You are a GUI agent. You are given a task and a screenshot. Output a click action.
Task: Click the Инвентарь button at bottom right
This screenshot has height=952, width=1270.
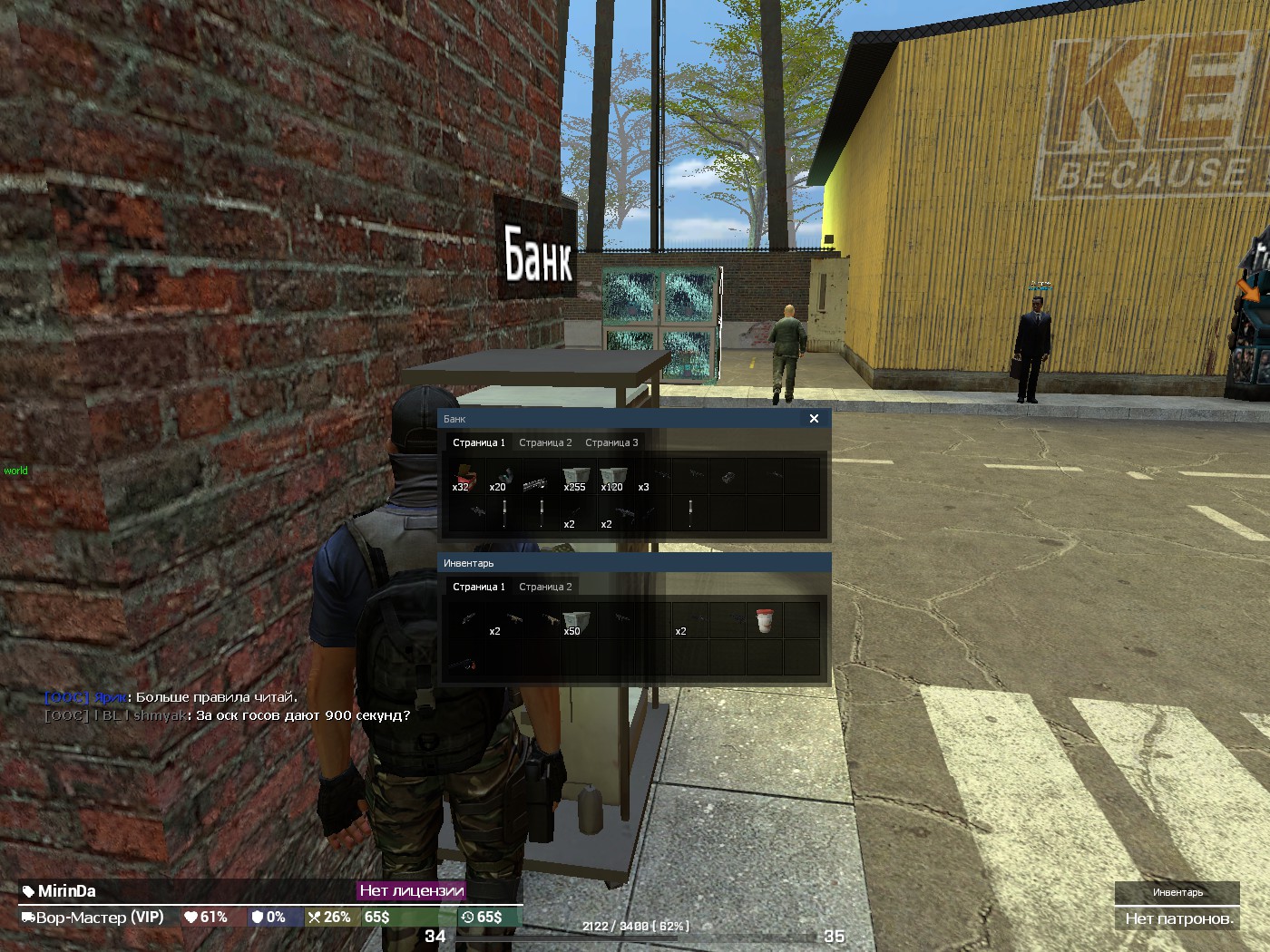(x=1177, y=892)
